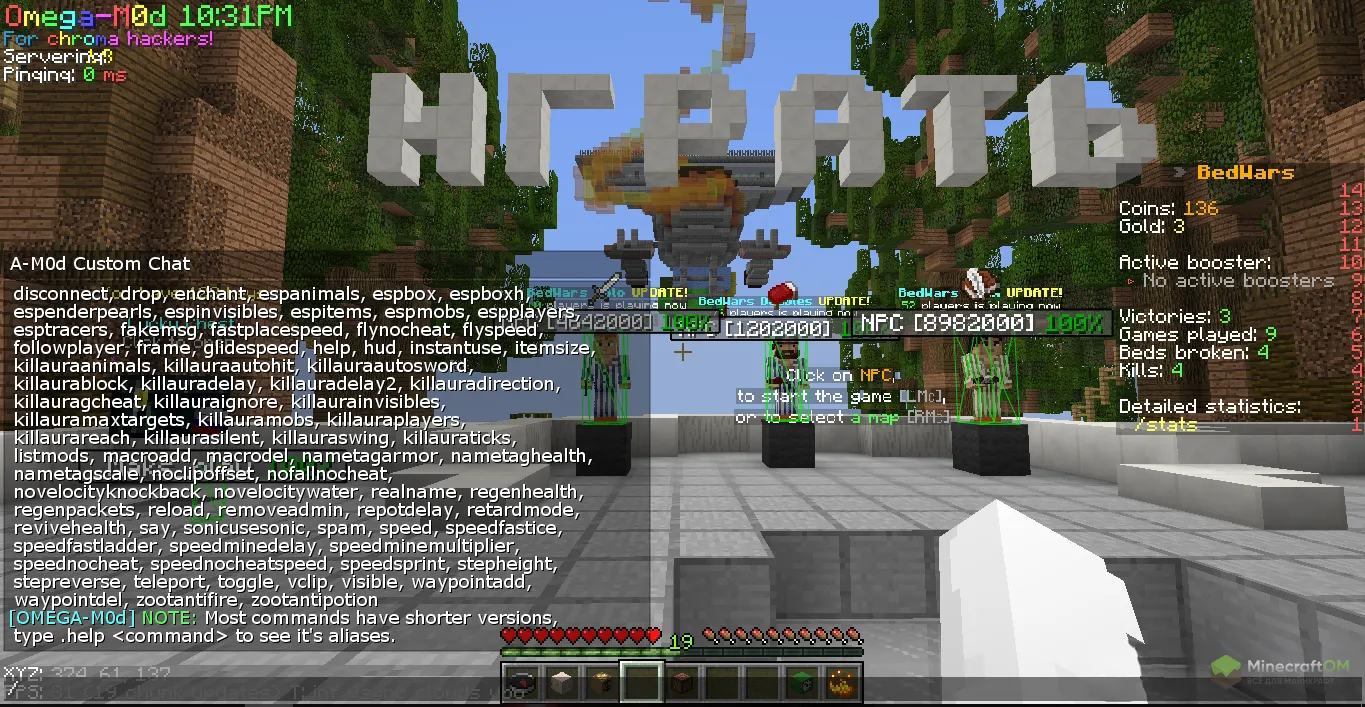Choose the gold-topped brown head slot
The width and height of the screenshot is (1365, 707).
click(x=601, y=684)
